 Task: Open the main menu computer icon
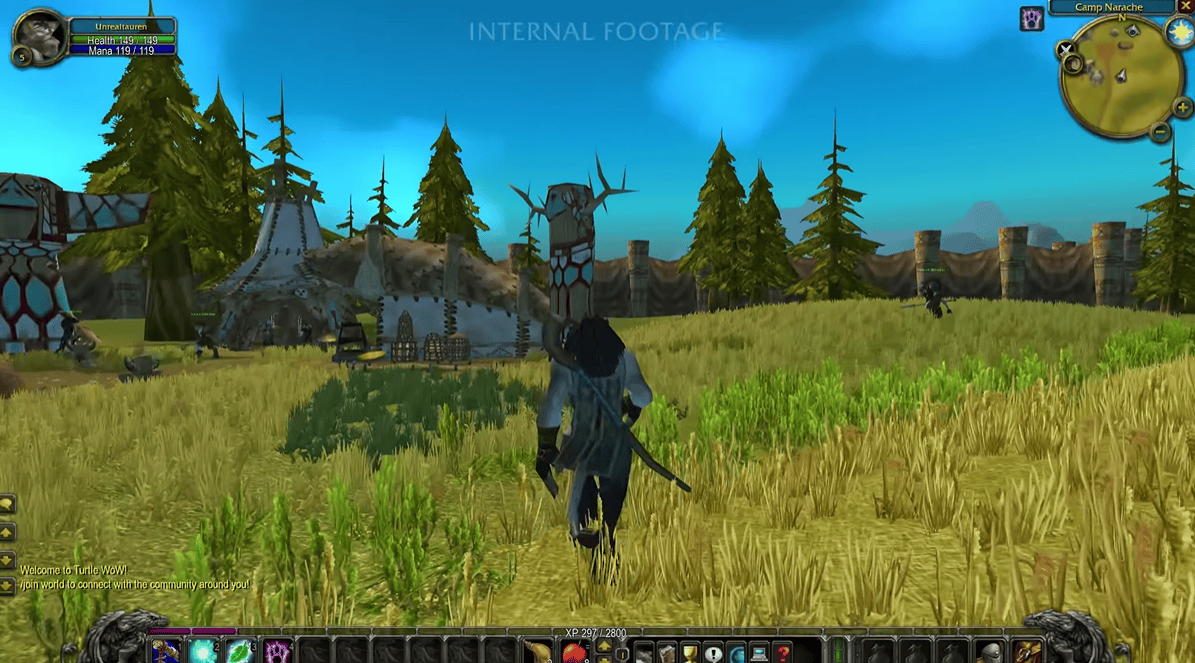759,653
